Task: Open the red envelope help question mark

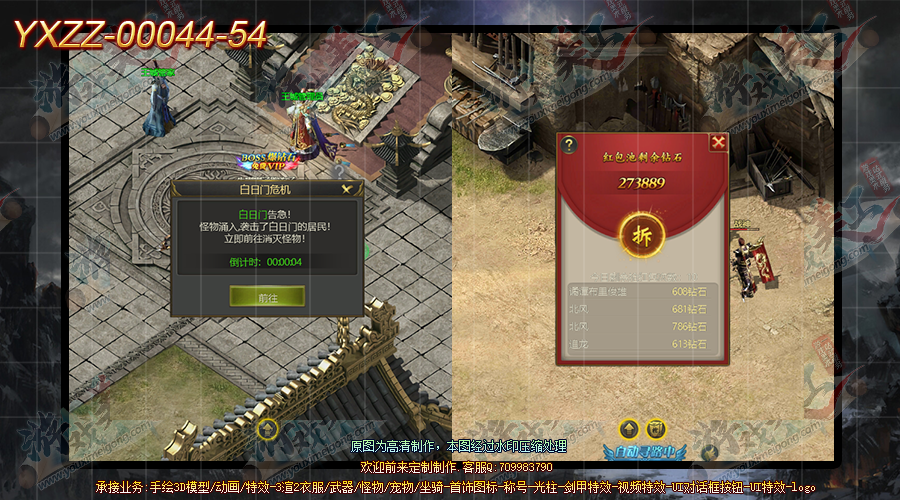Action: click(569, 144)
